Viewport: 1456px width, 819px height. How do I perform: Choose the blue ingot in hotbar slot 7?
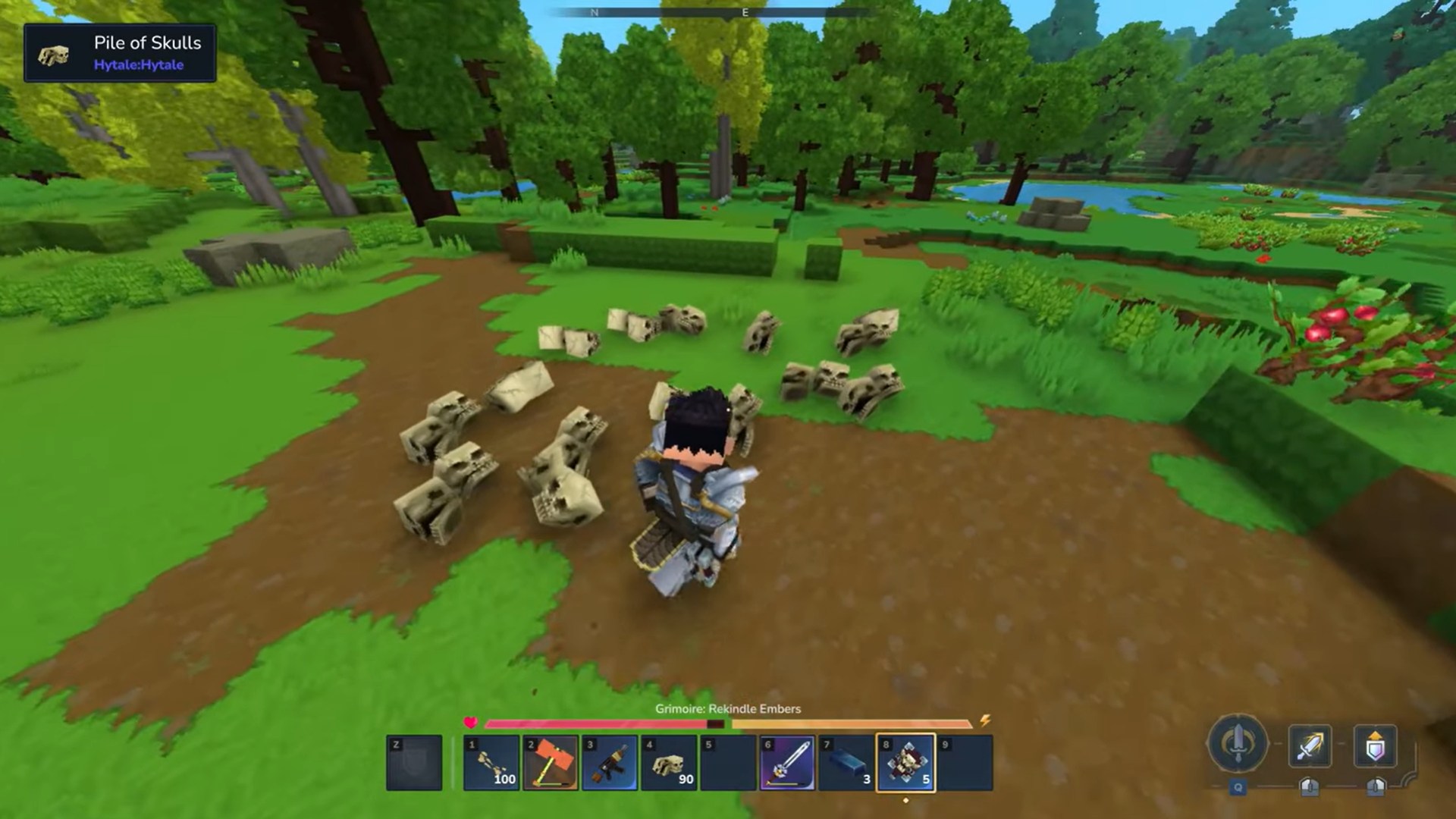848,762
